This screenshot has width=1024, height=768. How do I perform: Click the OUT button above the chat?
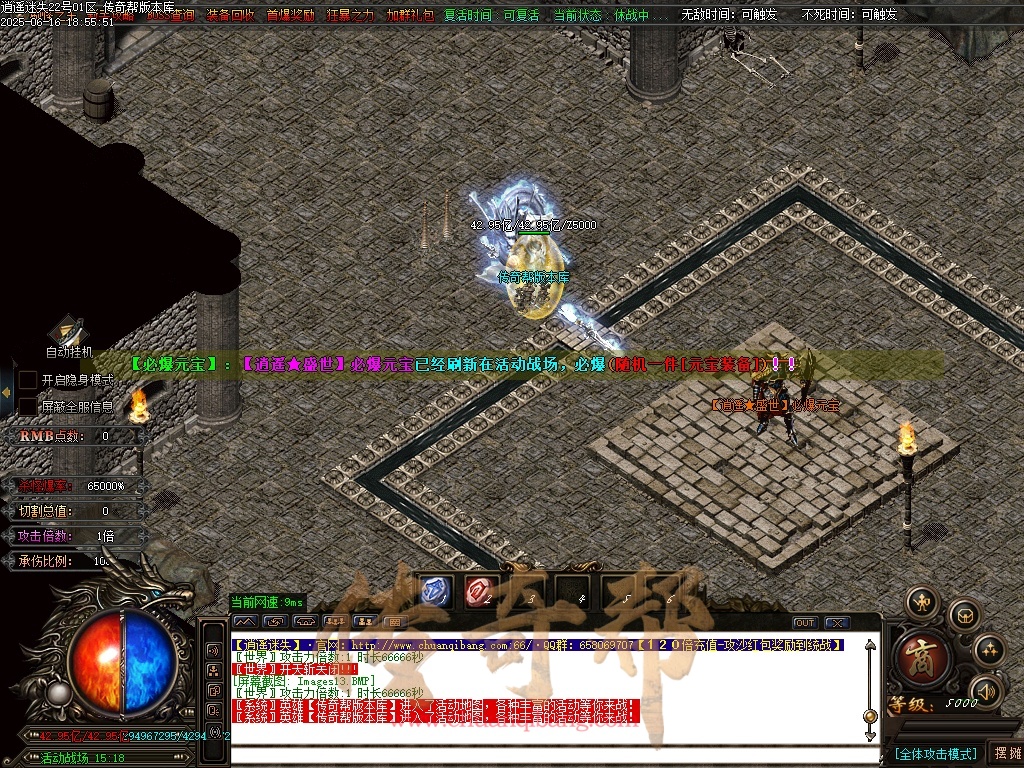point(805,623)
